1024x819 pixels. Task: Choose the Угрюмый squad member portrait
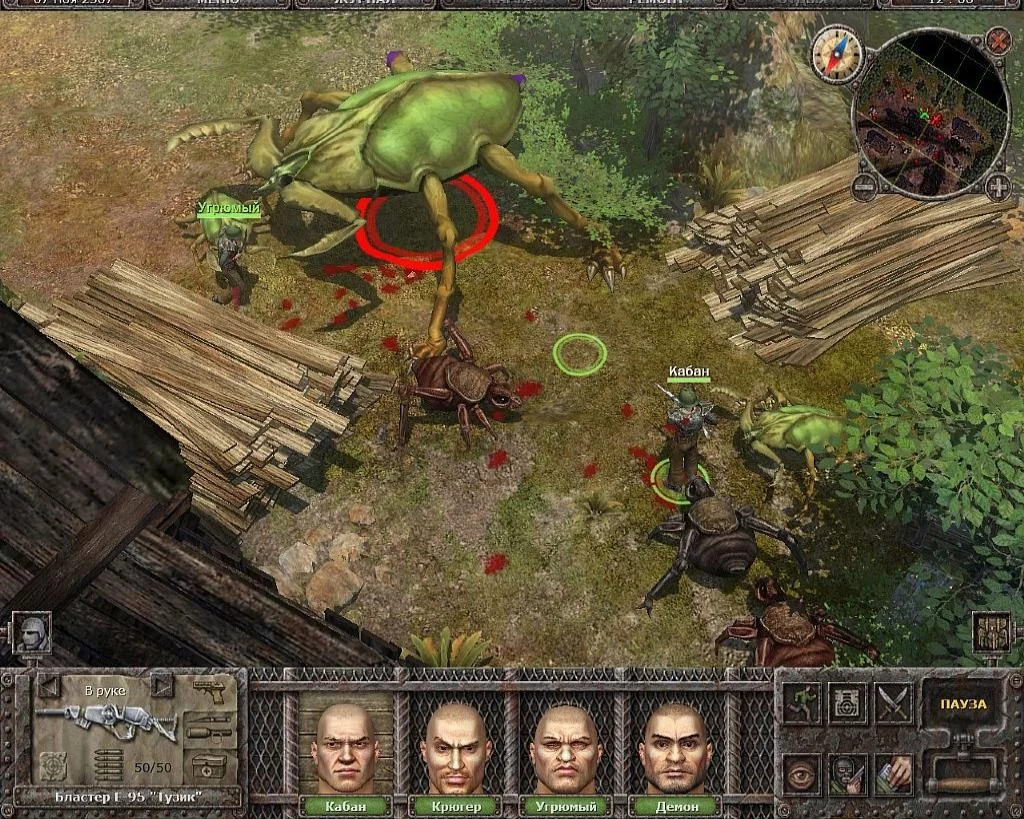click(x=566, y=748)
